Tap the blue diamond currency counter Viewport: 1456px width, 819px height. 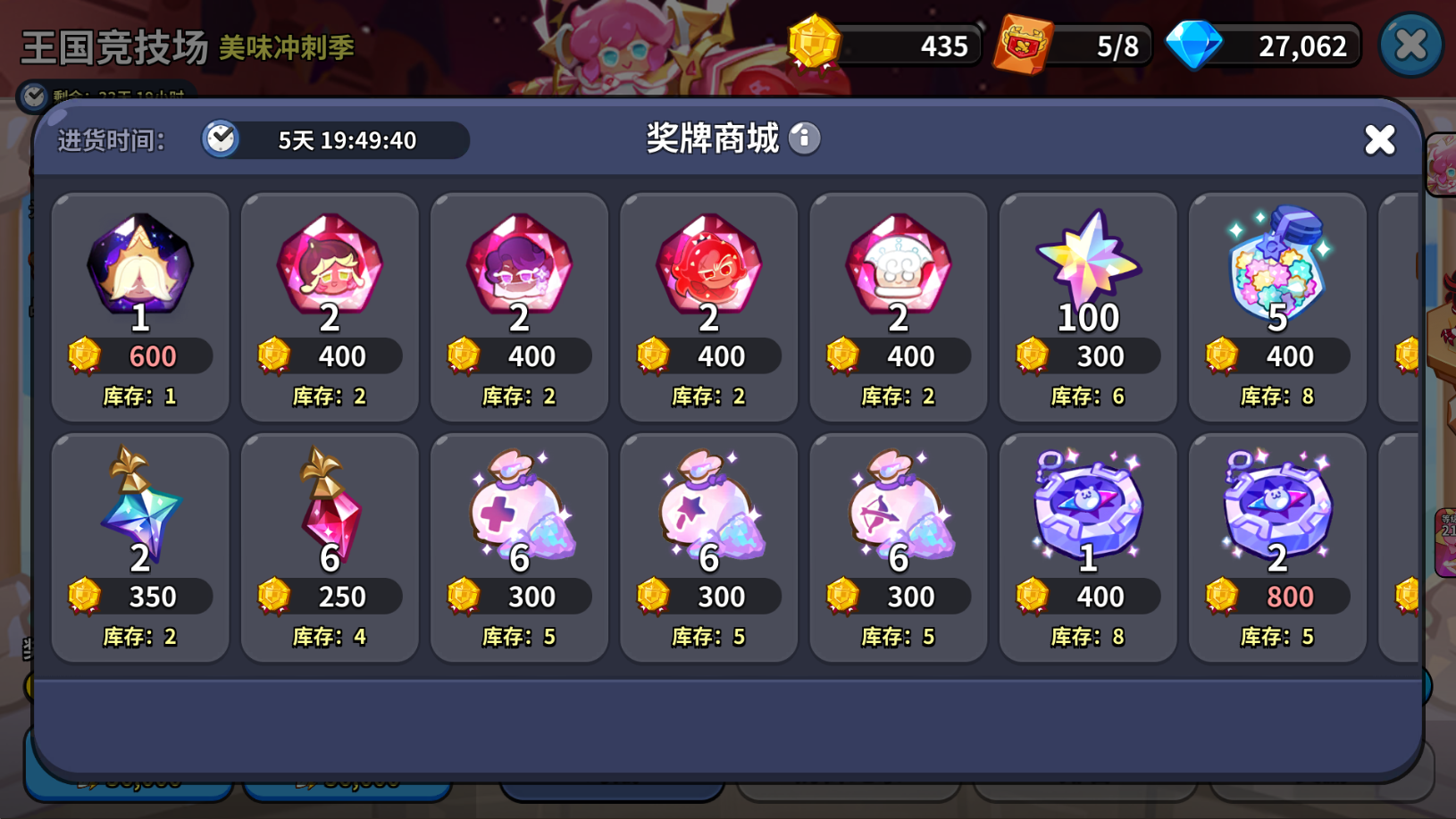coord(1267,46)
